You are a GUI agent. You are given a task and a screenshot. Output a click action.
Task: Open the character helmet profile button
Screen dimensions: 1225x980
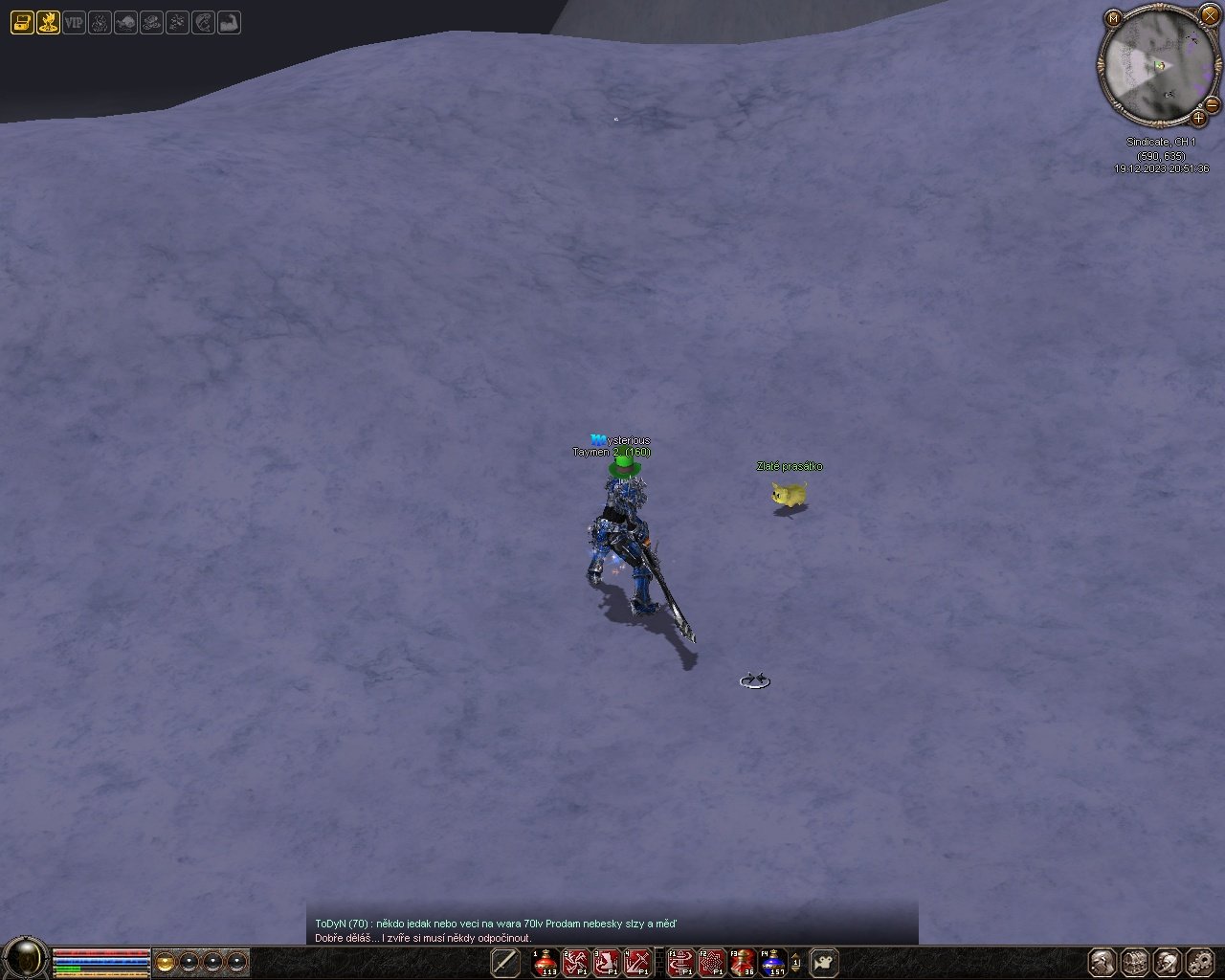click(1102, 962)
